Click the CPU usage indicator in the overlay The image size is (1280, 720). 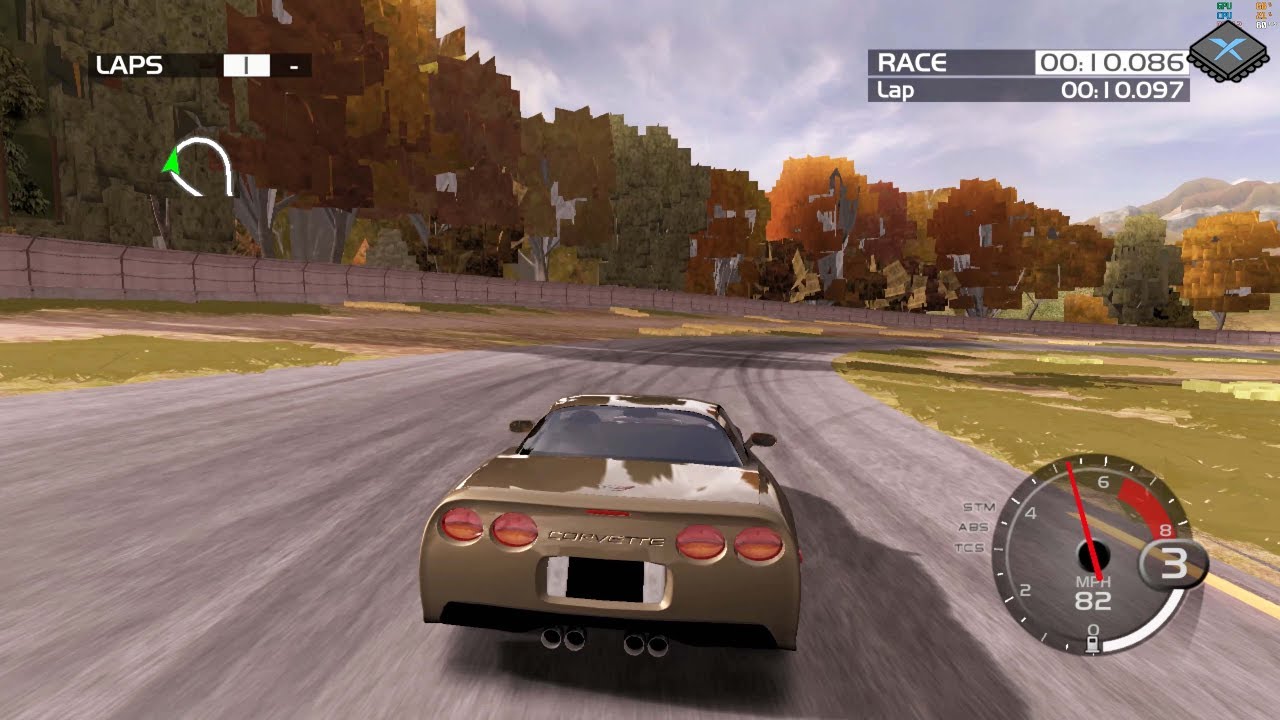click(1223, 15)
